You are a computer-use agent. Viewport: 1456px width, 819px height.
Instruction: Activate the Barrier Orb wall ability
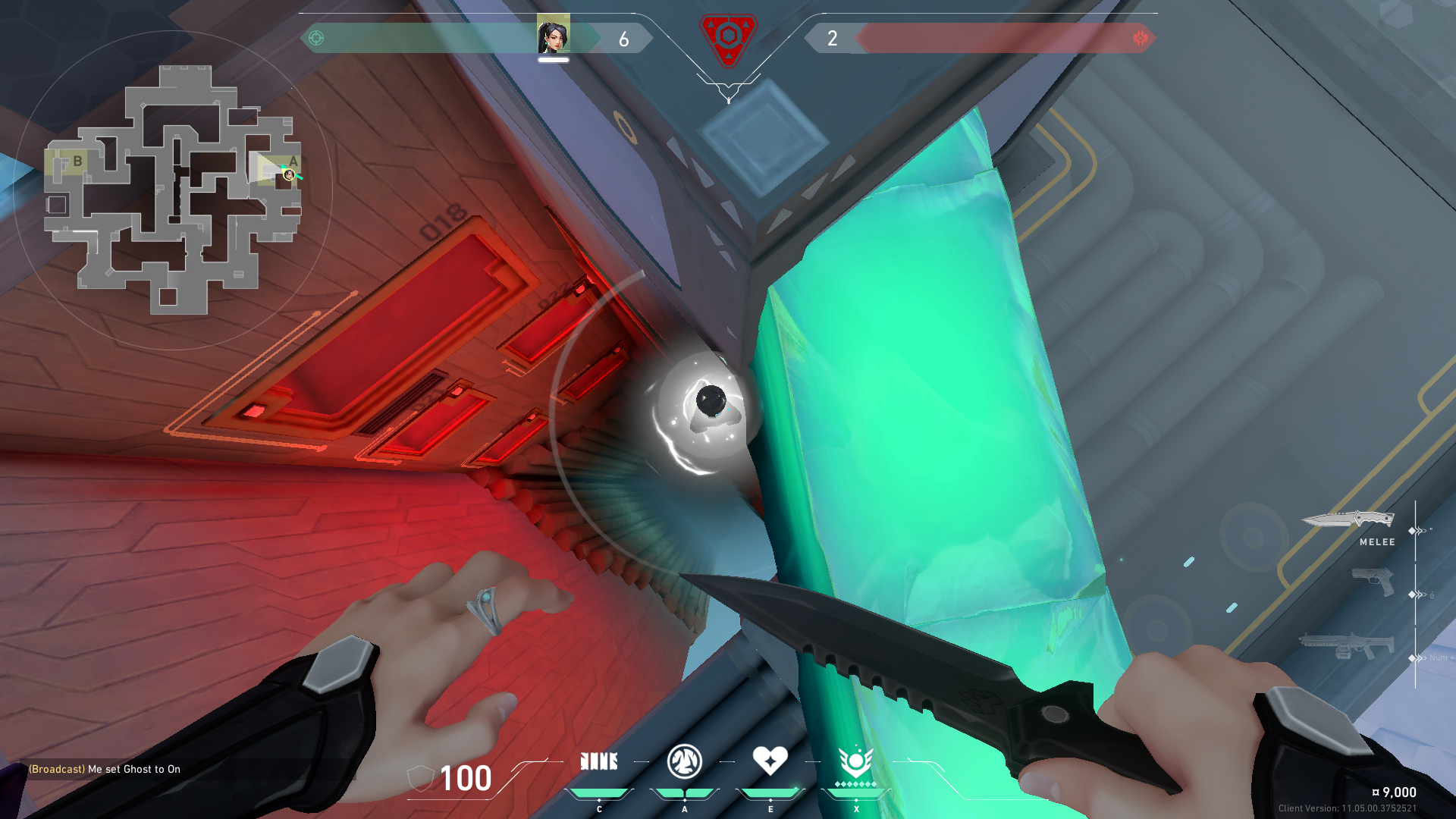[x=598, y=761]
